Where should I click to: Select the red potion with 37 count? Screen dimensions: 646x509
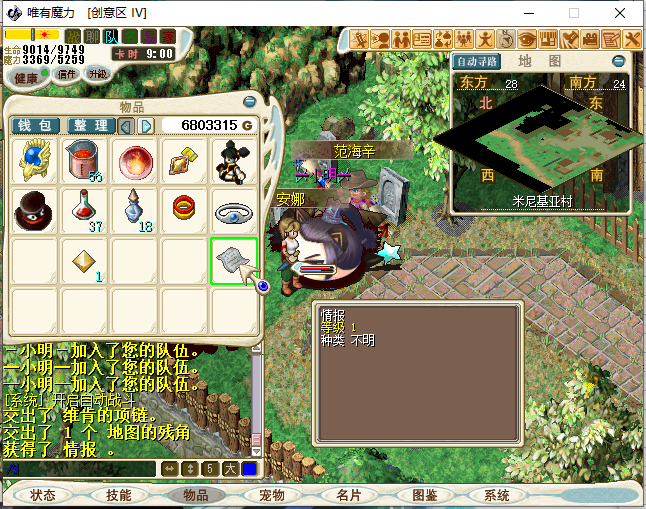coord(85,209)
